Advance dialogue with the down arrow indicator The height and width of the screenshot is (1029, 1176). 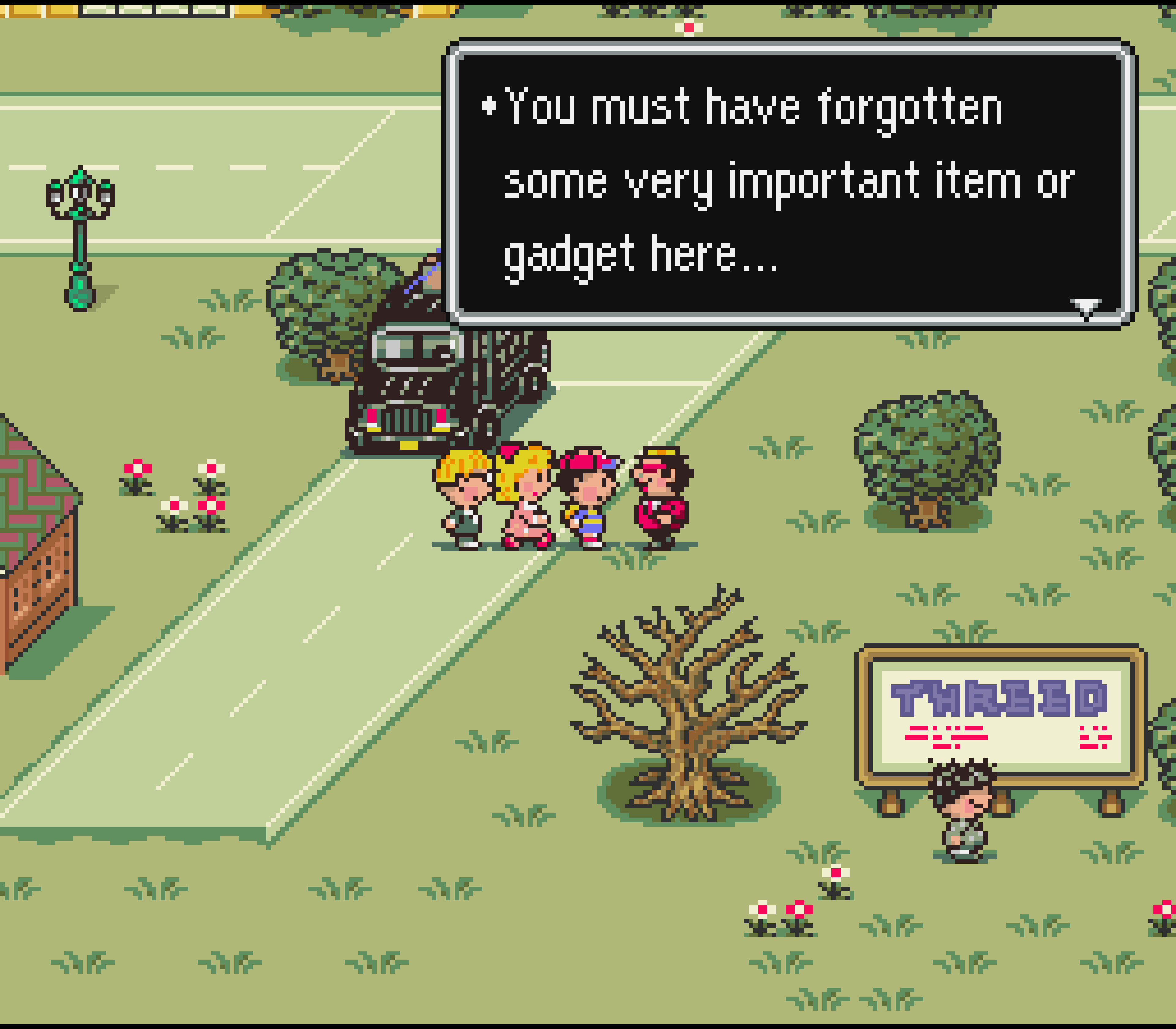(x=1085, y=307)
